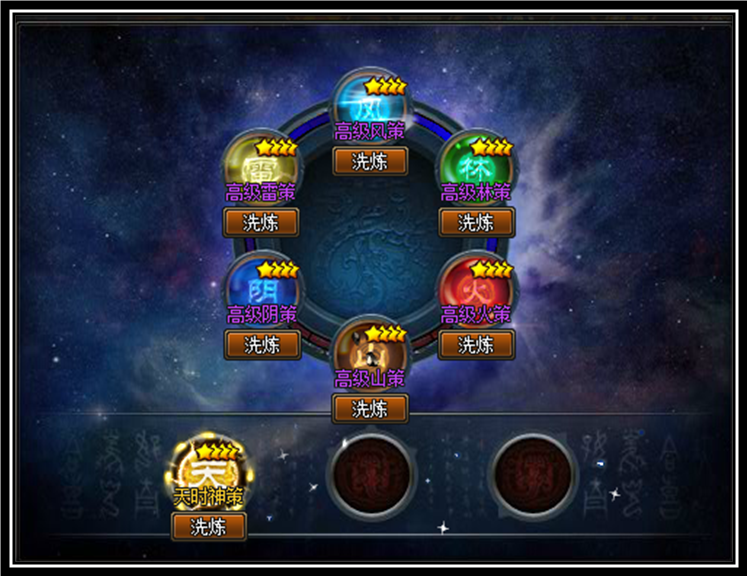Click 洗炼 button under 高级林策
The image size is (747, 576).
[x=476, y=222]
